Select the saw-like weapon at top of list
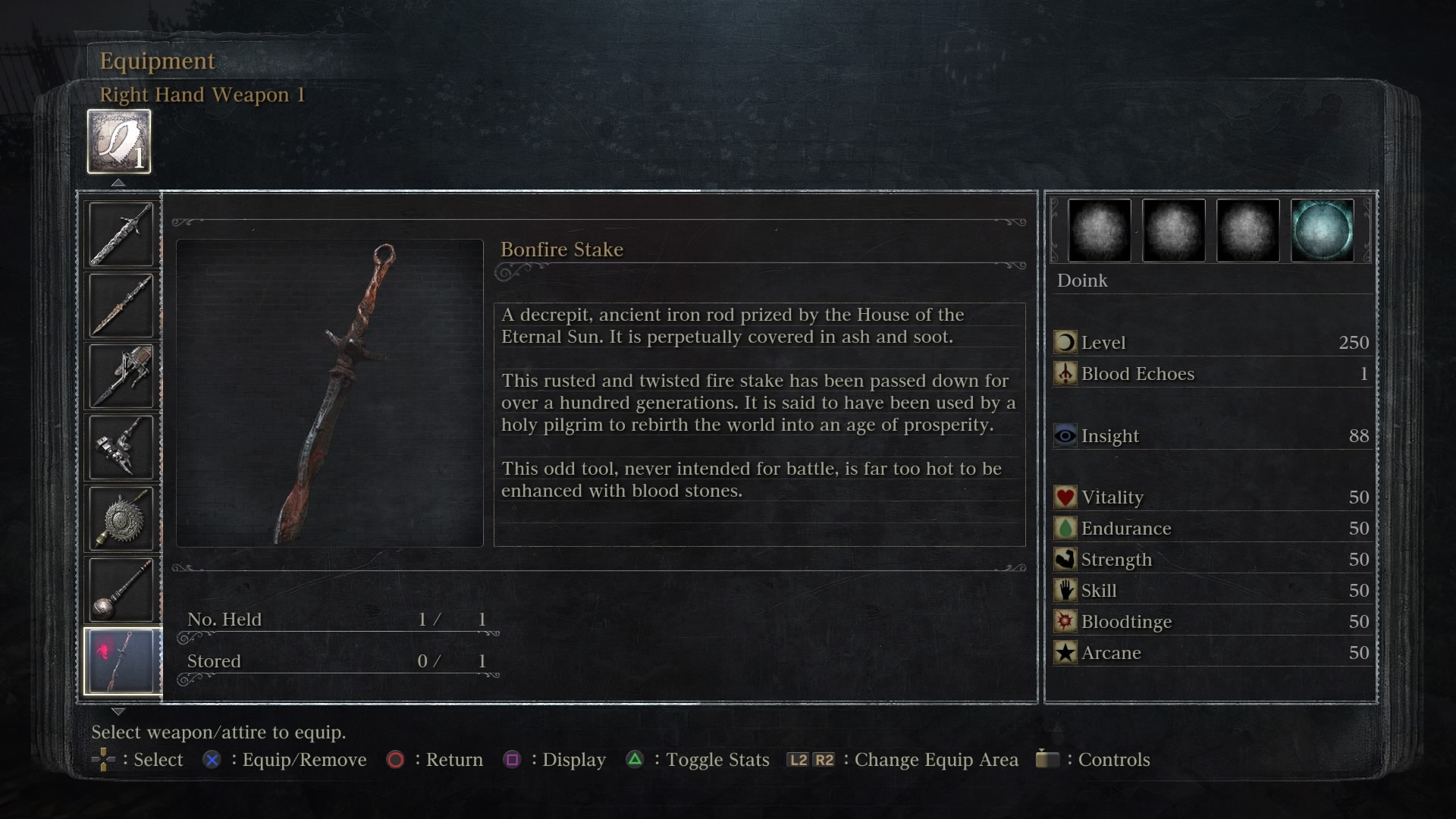Image resolution: width=1456 pixels, height=819 pixels. pos(122,232)
